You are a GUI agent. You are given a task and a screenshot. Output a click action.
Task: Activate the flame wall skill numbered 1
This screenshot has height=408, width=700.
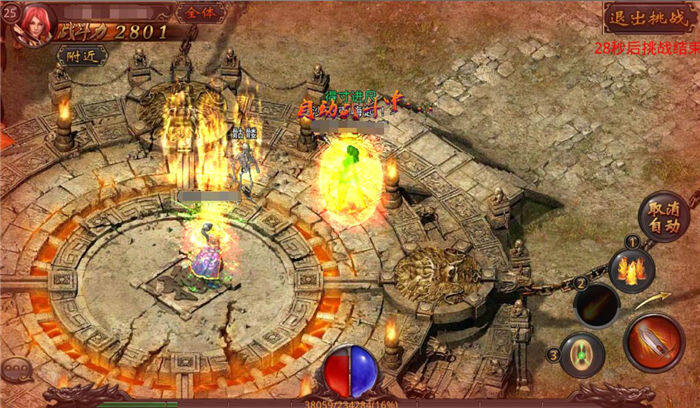(x=633, y=268)
